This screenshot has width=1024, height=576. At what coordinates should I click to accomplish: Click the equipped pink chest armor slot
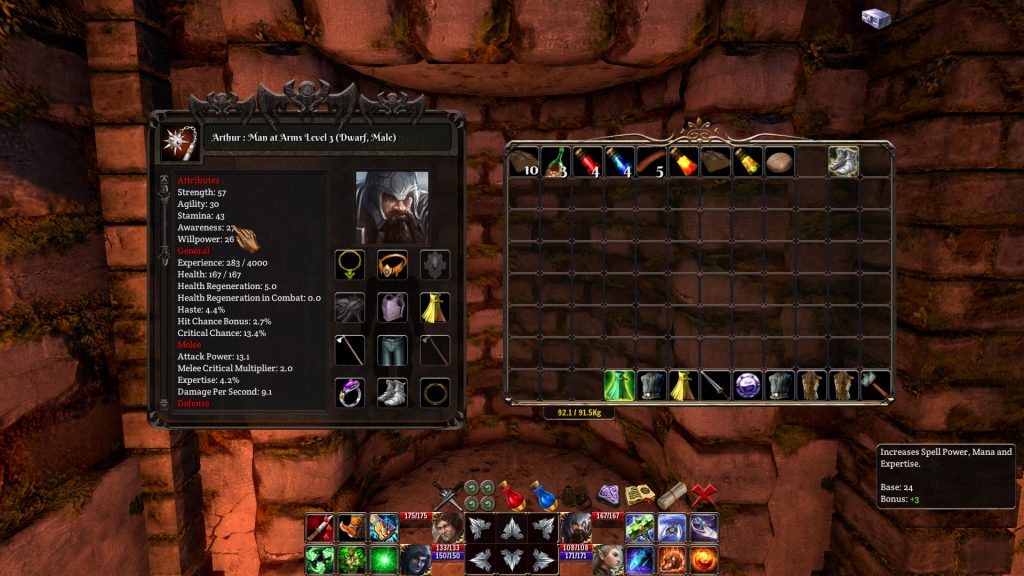pyautogui.click(x=392, y=307)
